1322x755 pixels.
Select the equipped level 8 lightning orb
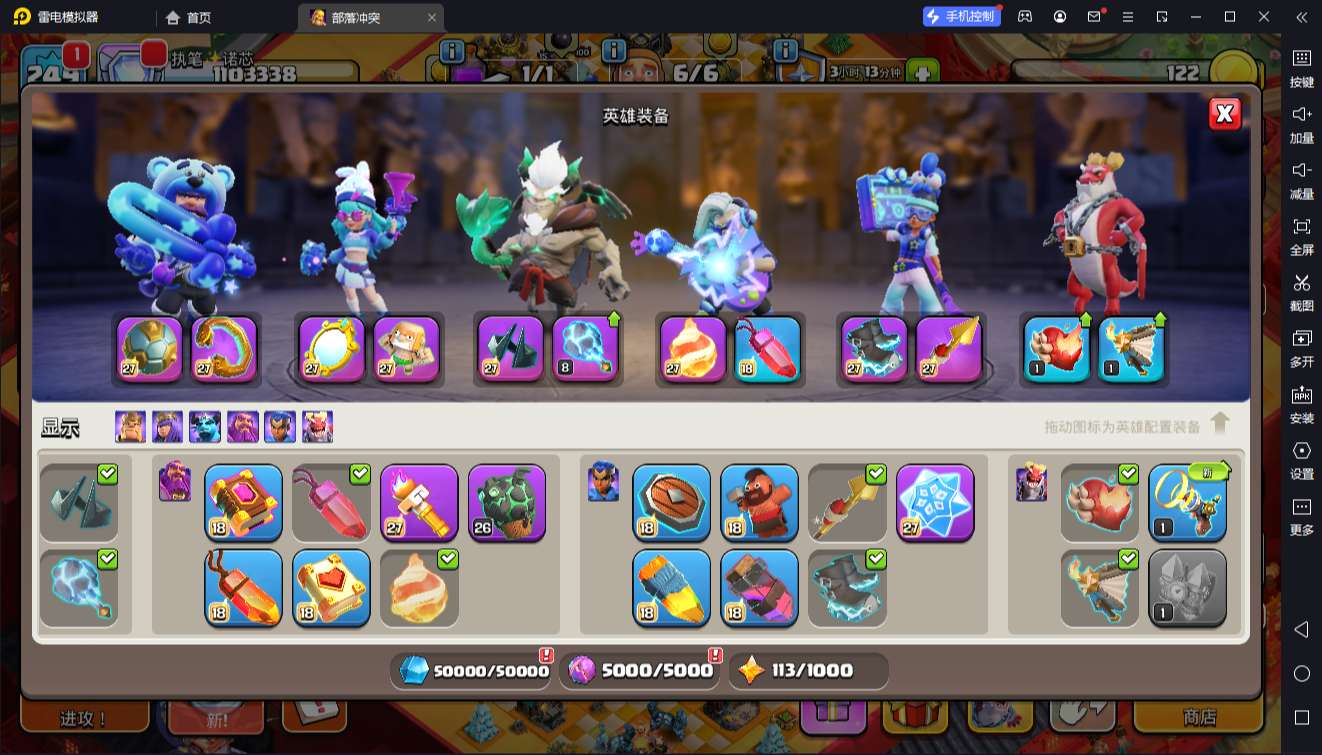click(586, 349)
